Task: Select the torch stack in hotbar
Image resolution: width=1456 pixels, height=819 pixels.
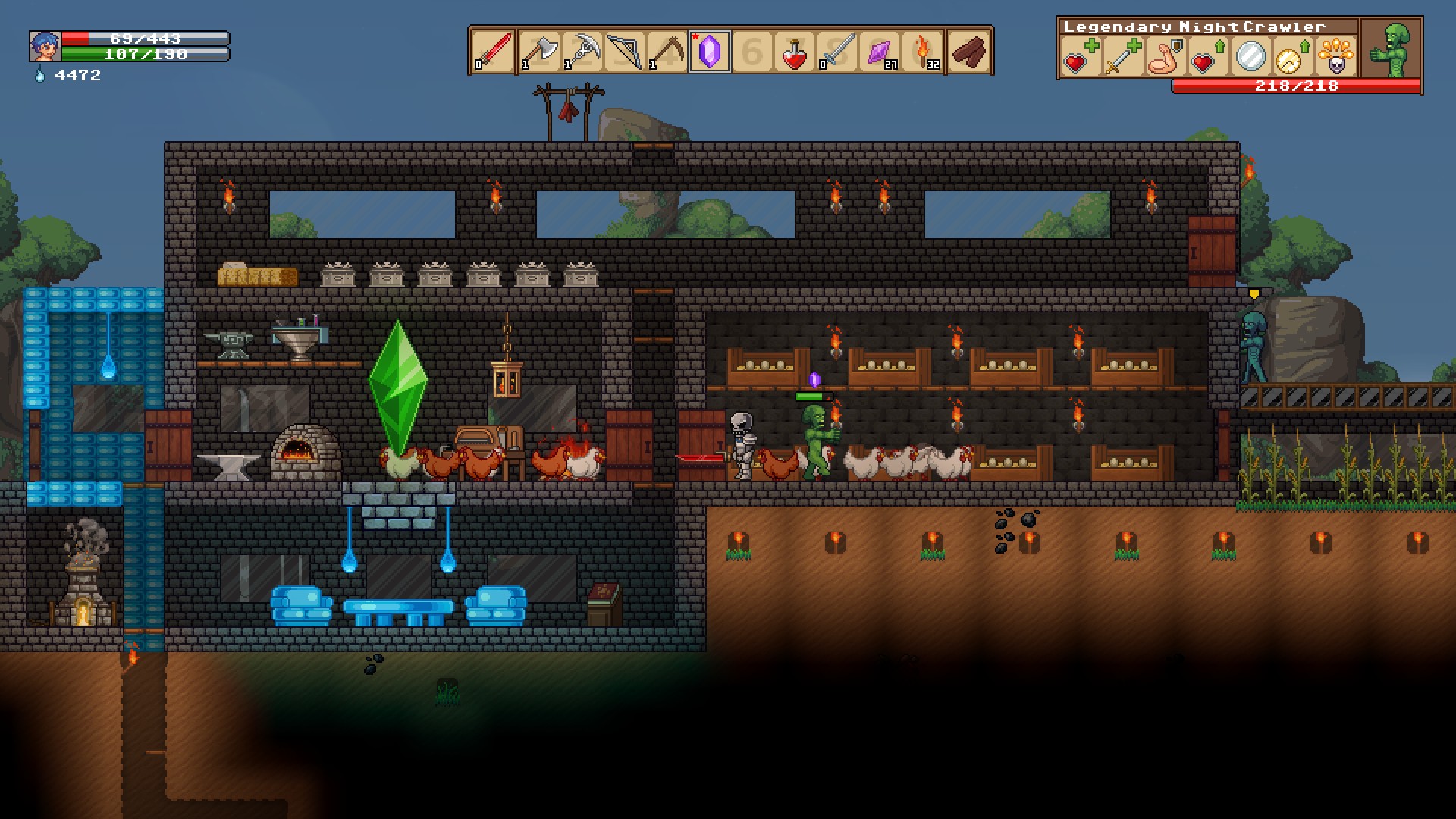Action: coord(924,52)
